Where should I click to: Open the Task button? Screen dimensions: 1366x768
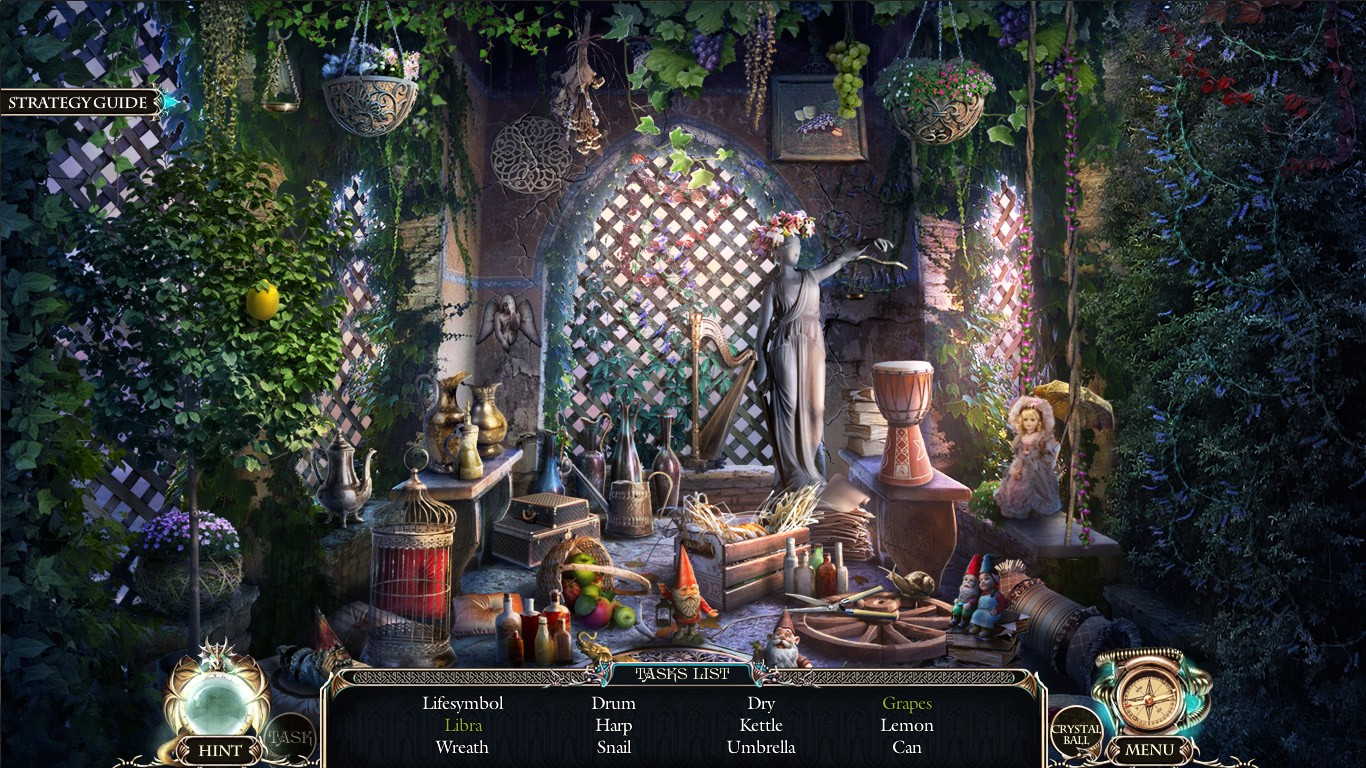coord(289,738)
